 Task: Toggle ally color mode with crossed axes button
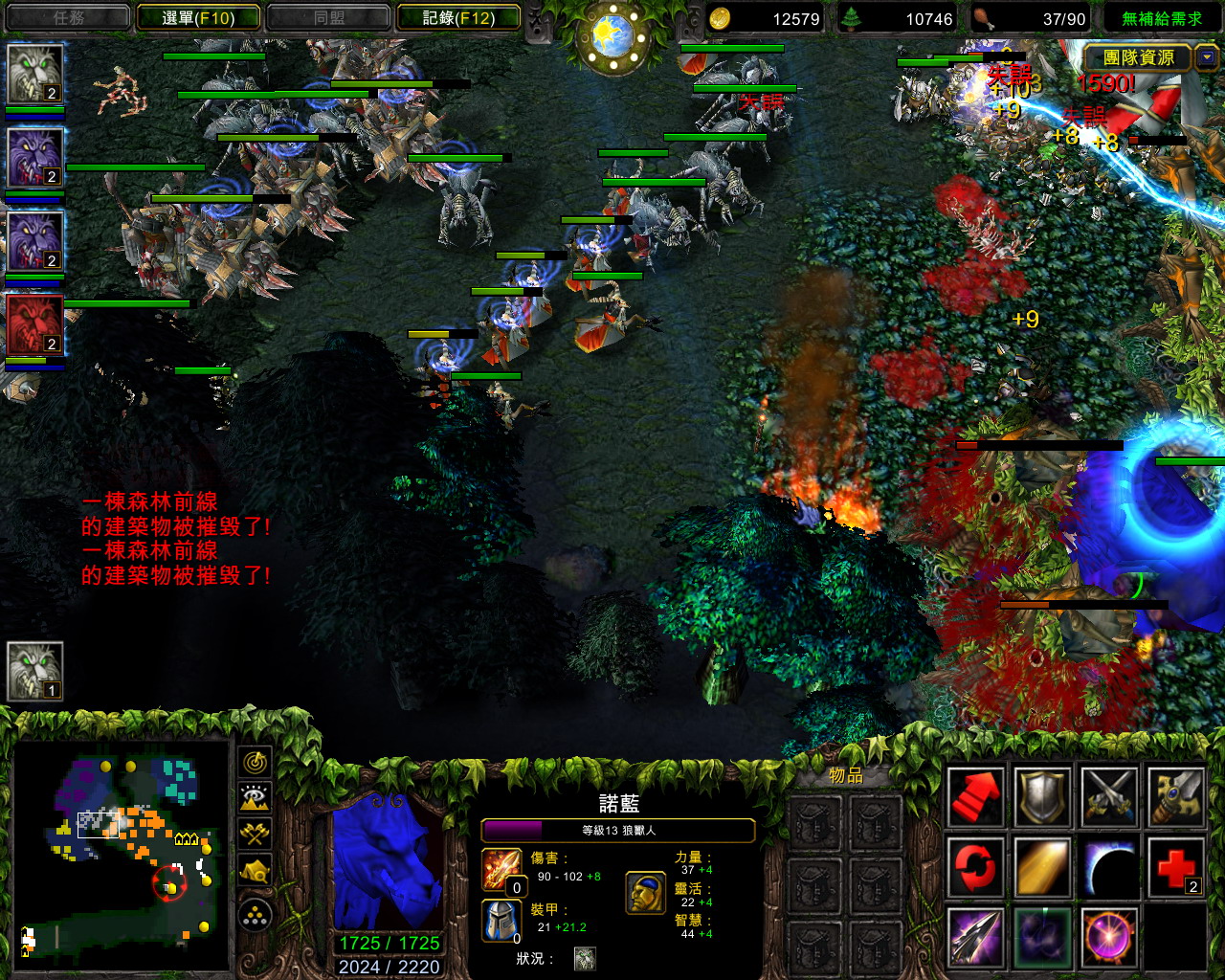coord(255,834)
